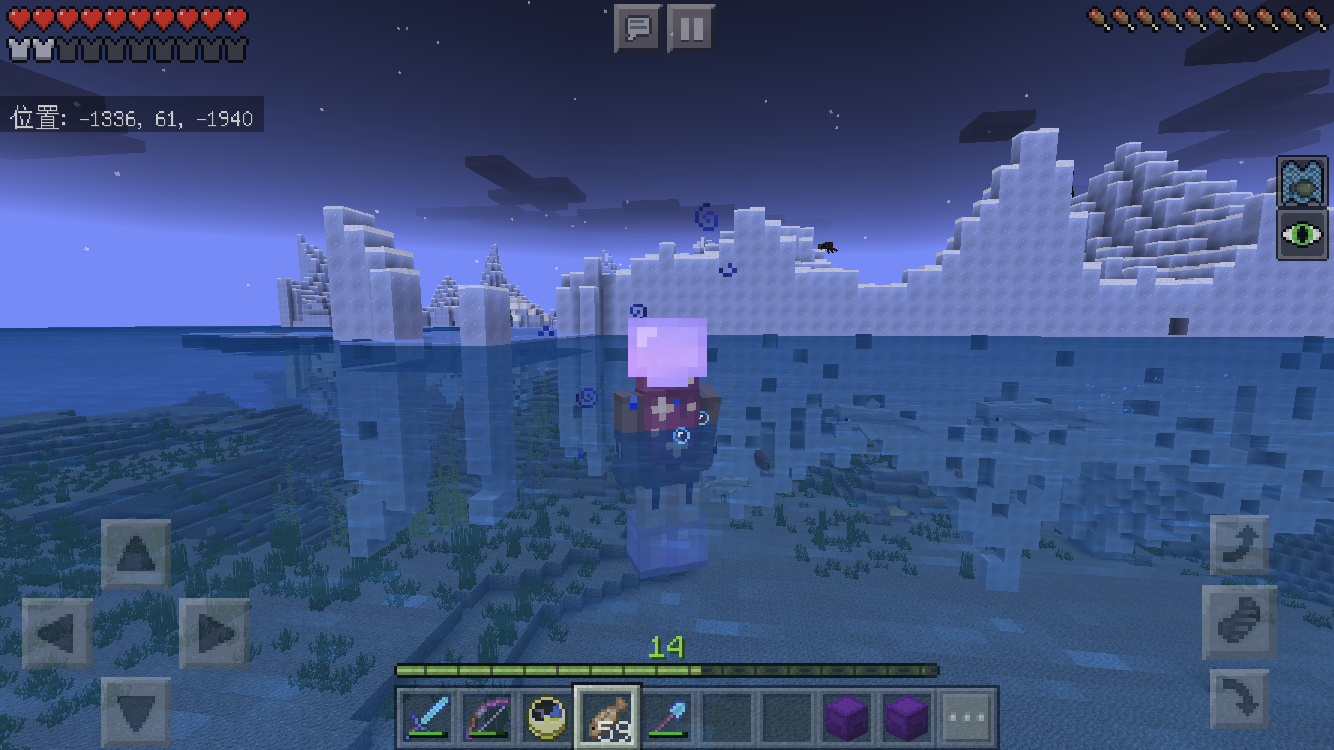The height and width of the screenshot is (750, 1334).
Task: Select the clock in the hotbar
Action: (548, 716)
